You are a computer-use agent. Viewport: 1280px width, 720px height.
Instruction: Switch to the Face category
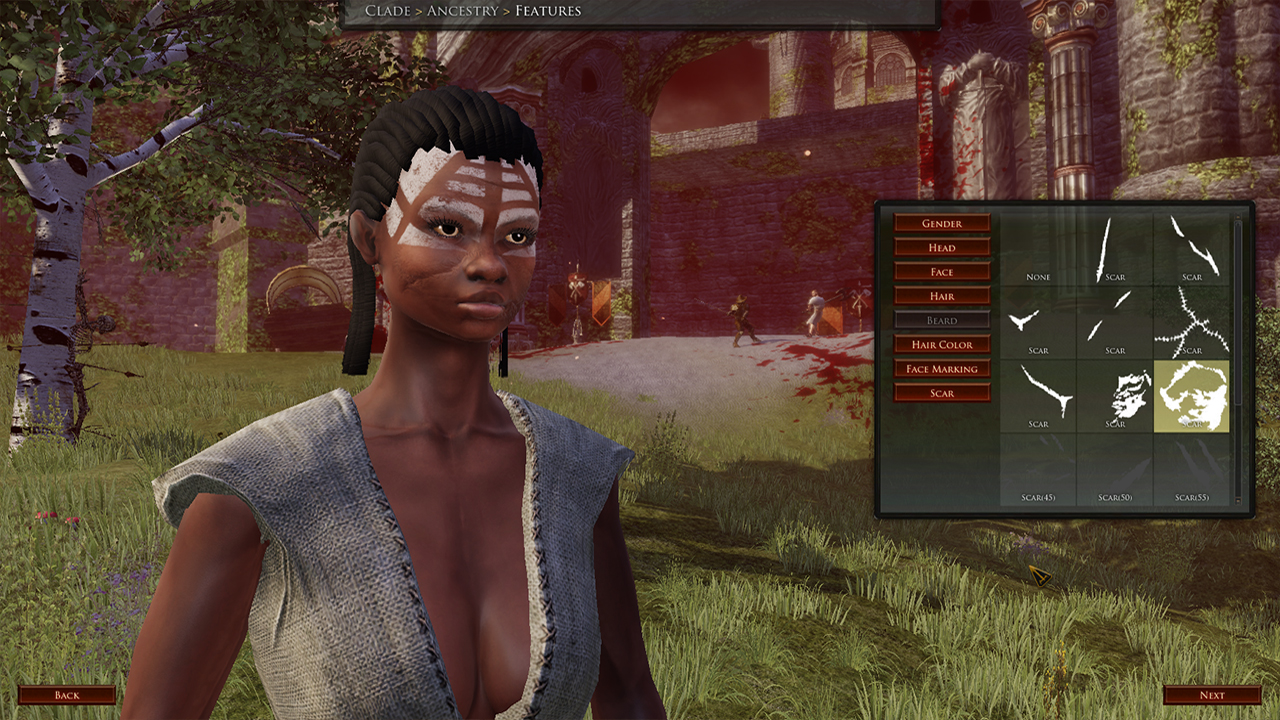click(x=941, y=271)
